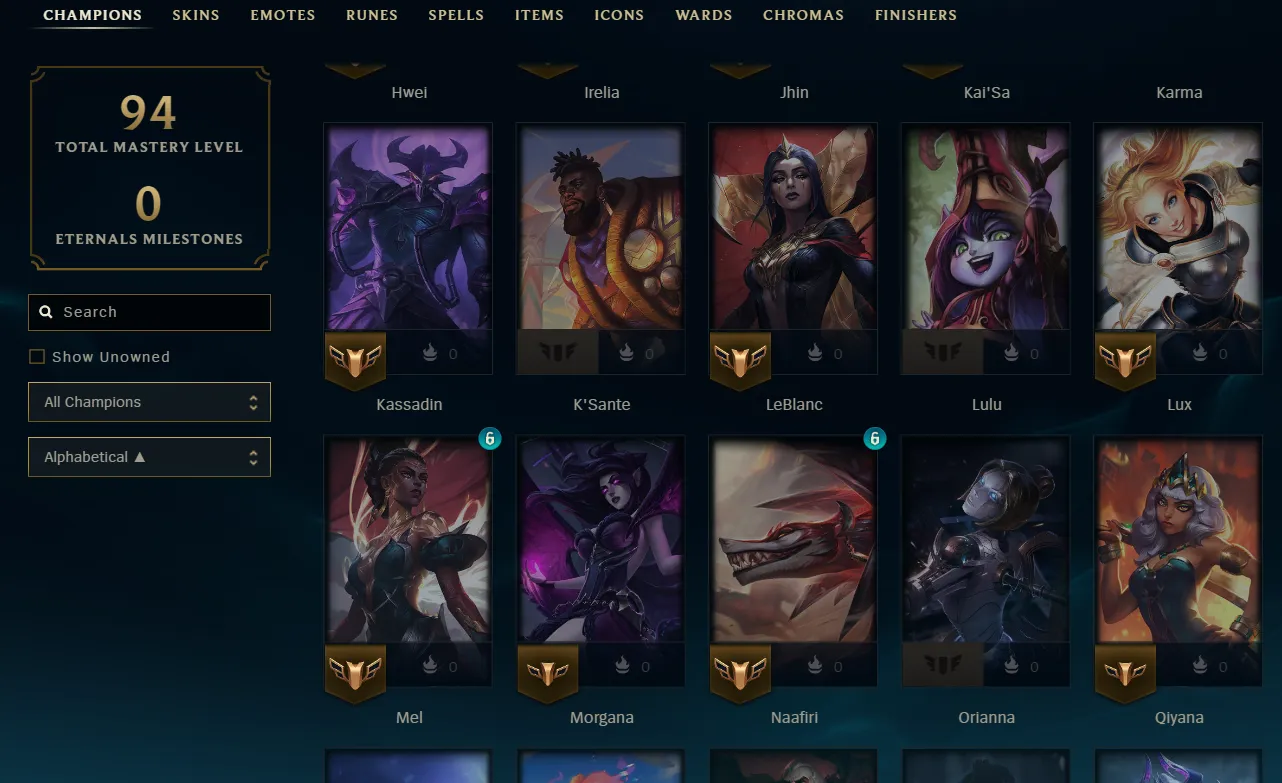This screenshot has width=1282, height=783.
Task: Select the Lulu champion portrait
Action: 986,228
